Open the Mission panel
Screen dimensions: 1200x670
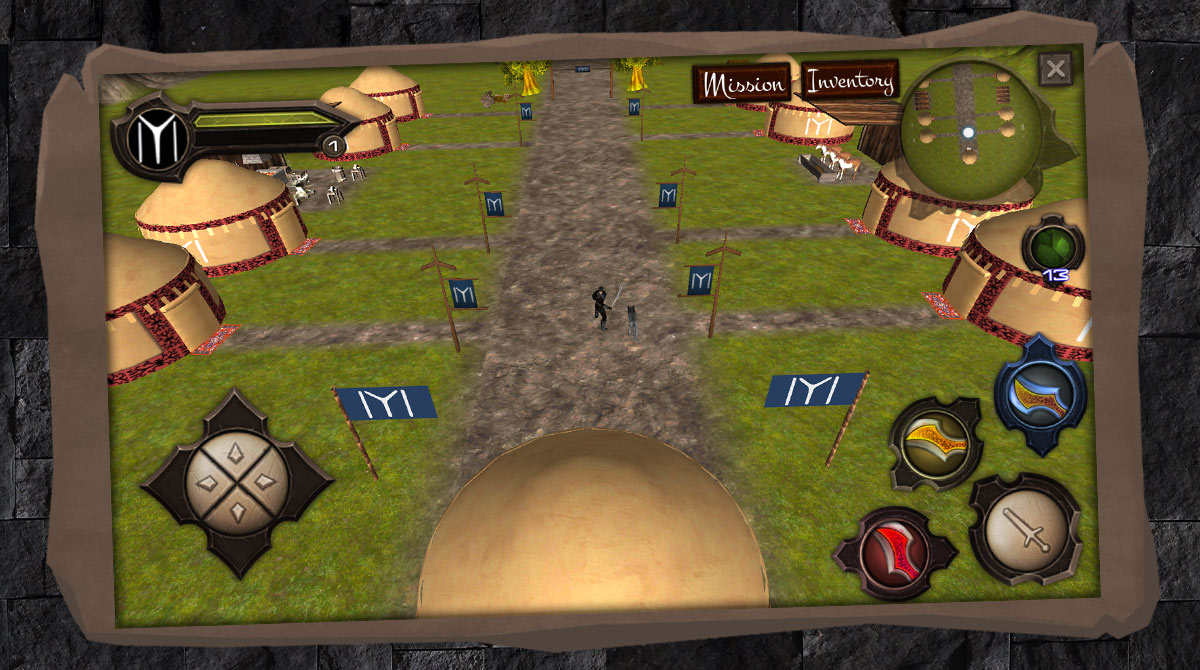coord(744,84)
